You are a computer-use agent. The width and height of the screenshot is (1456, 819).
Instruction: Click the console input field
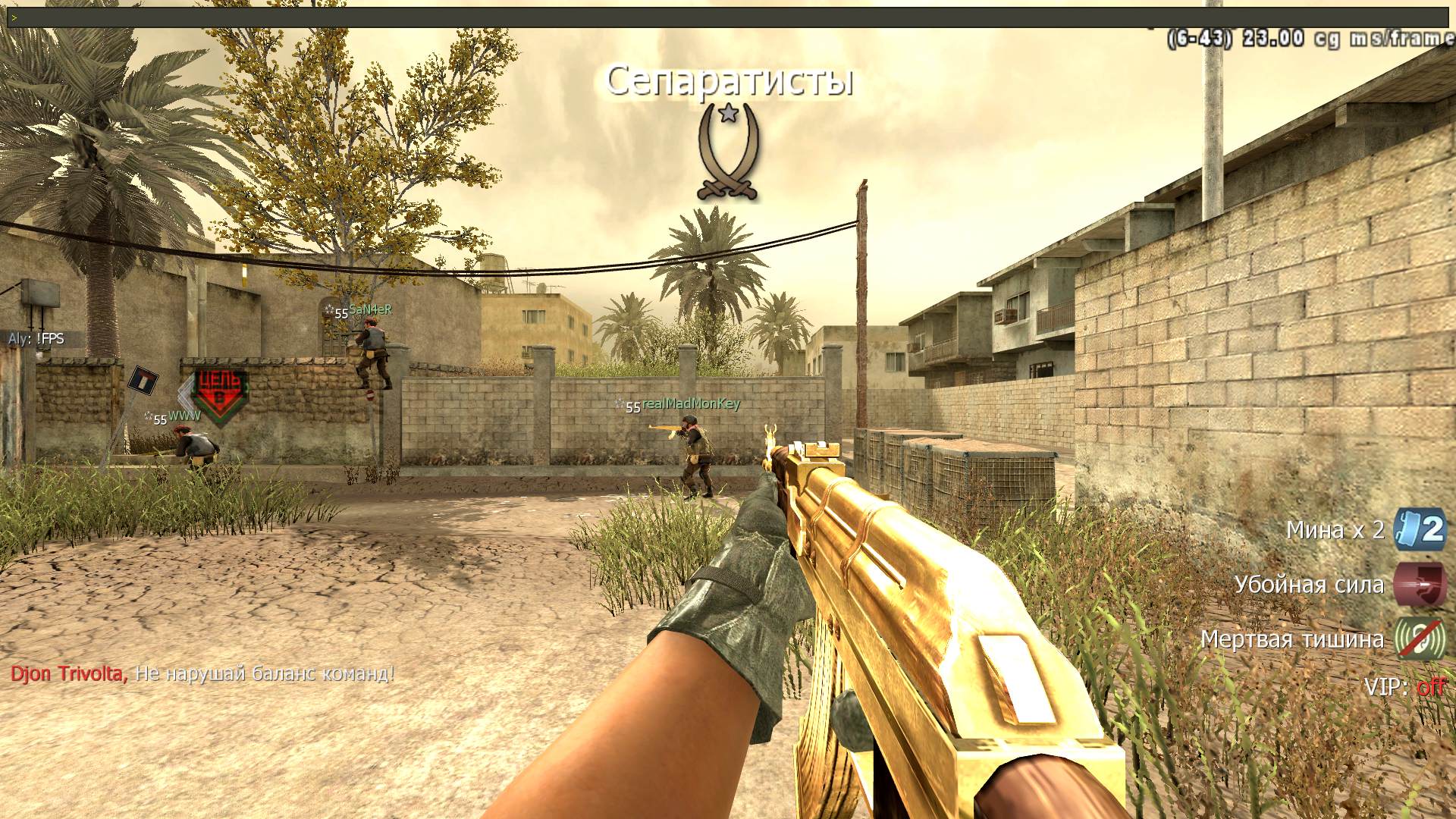pyautogui.click(x=728, y=17)
